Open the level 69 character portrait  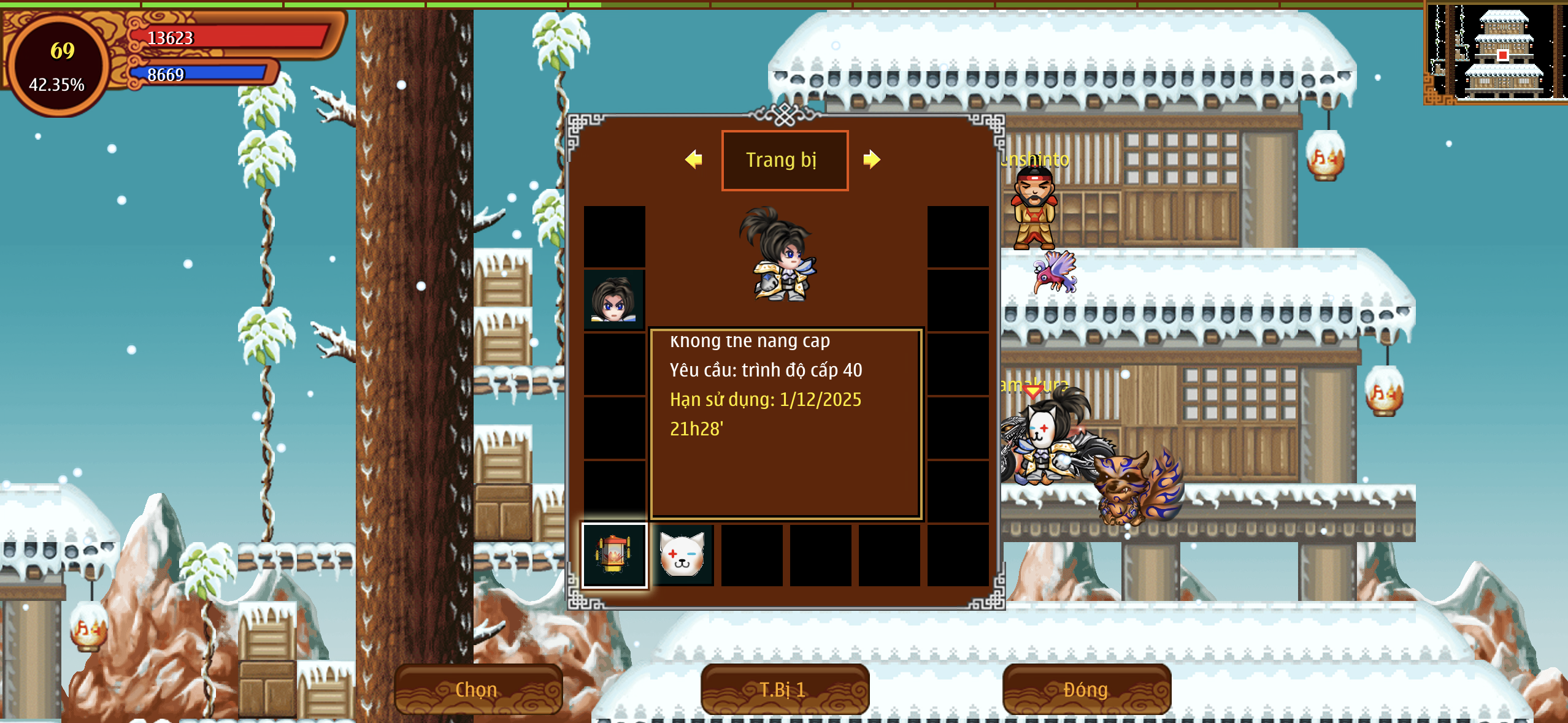58,66
